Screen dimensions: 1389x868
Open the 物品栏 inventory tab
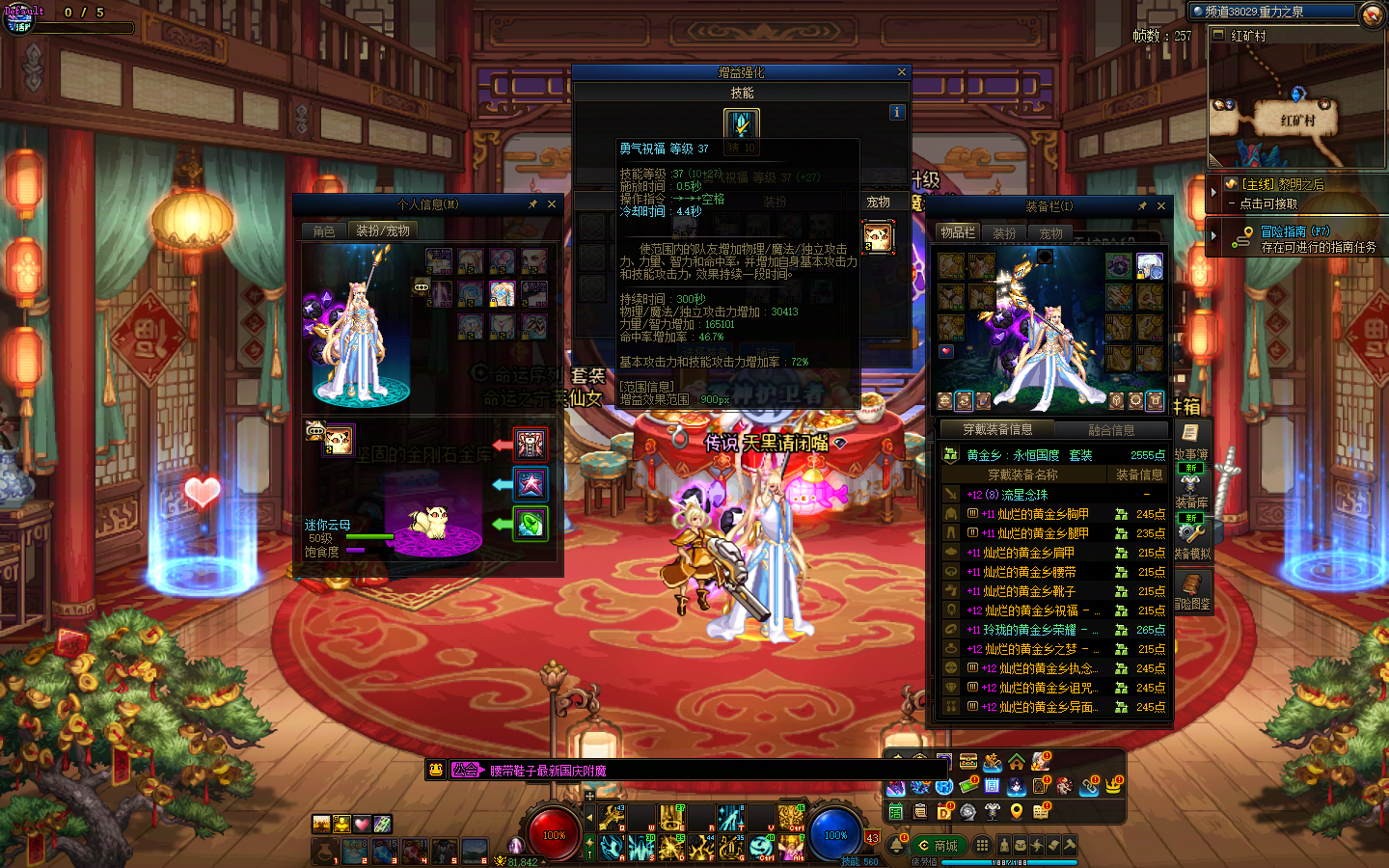click(x=958, y=232)
